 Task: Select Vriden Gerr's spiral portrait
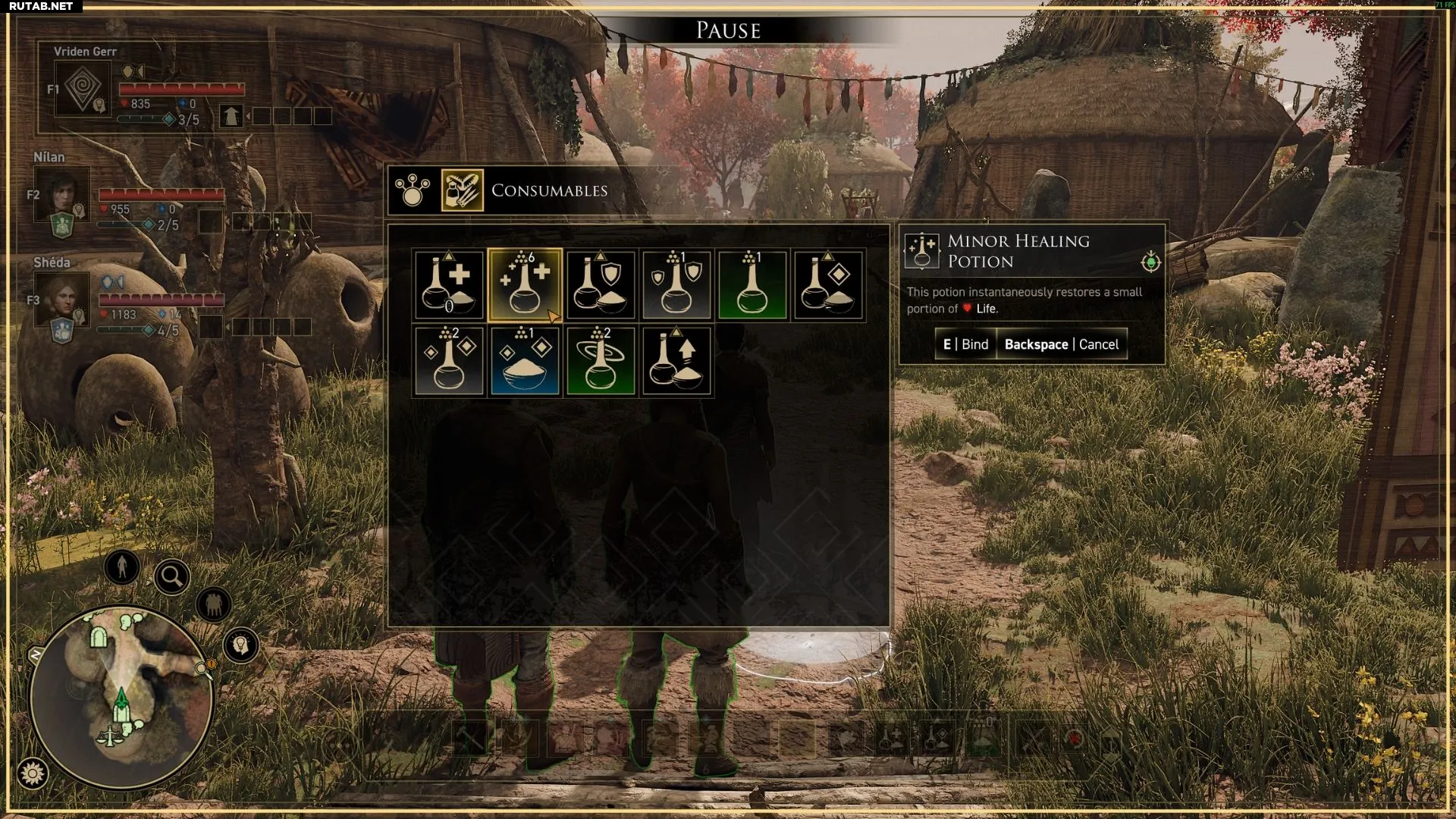click(x=83, y=89)
